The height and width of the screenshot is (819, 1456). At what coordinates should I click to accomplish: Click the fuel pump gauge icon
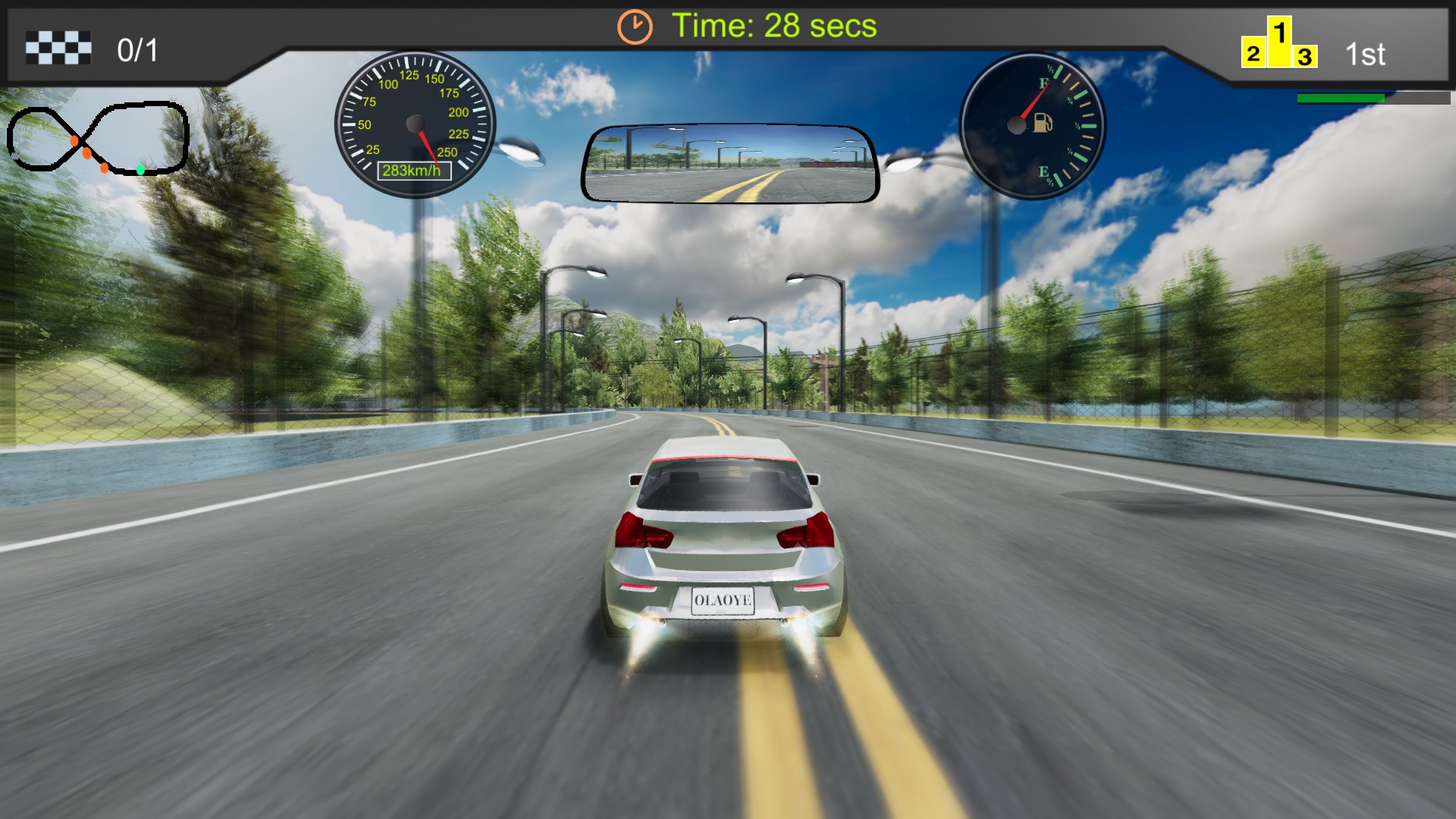click(1043, 122)
